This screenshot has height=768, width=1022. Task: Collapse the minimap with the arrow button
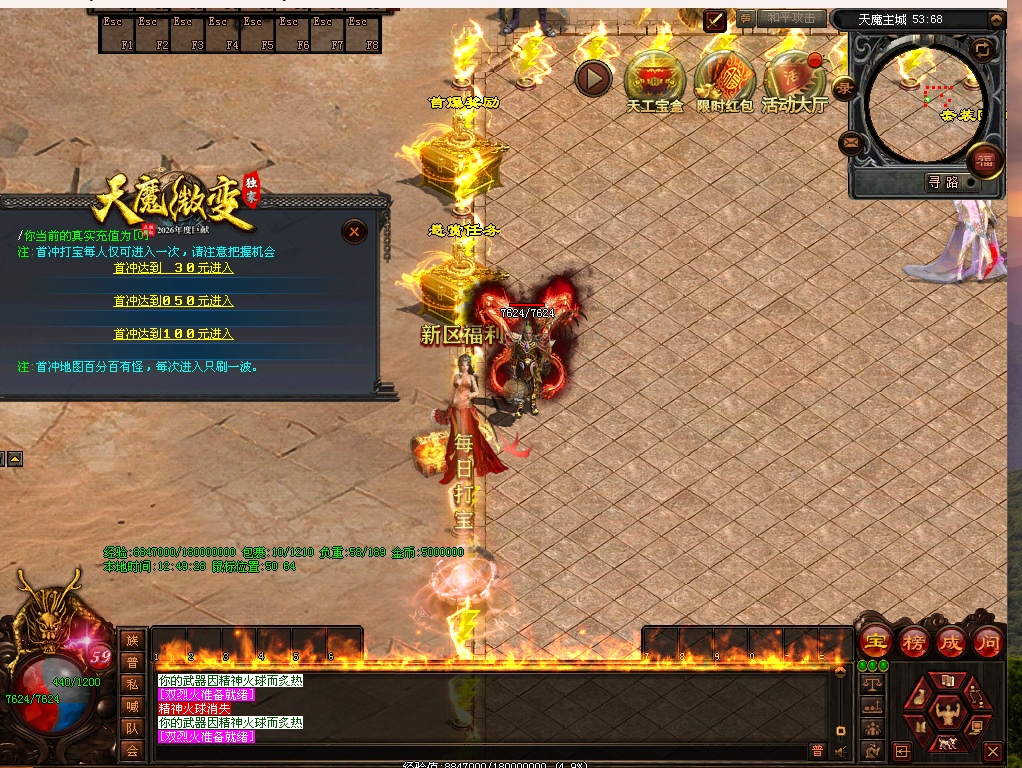pyautogui.click(x=995, y=19)
